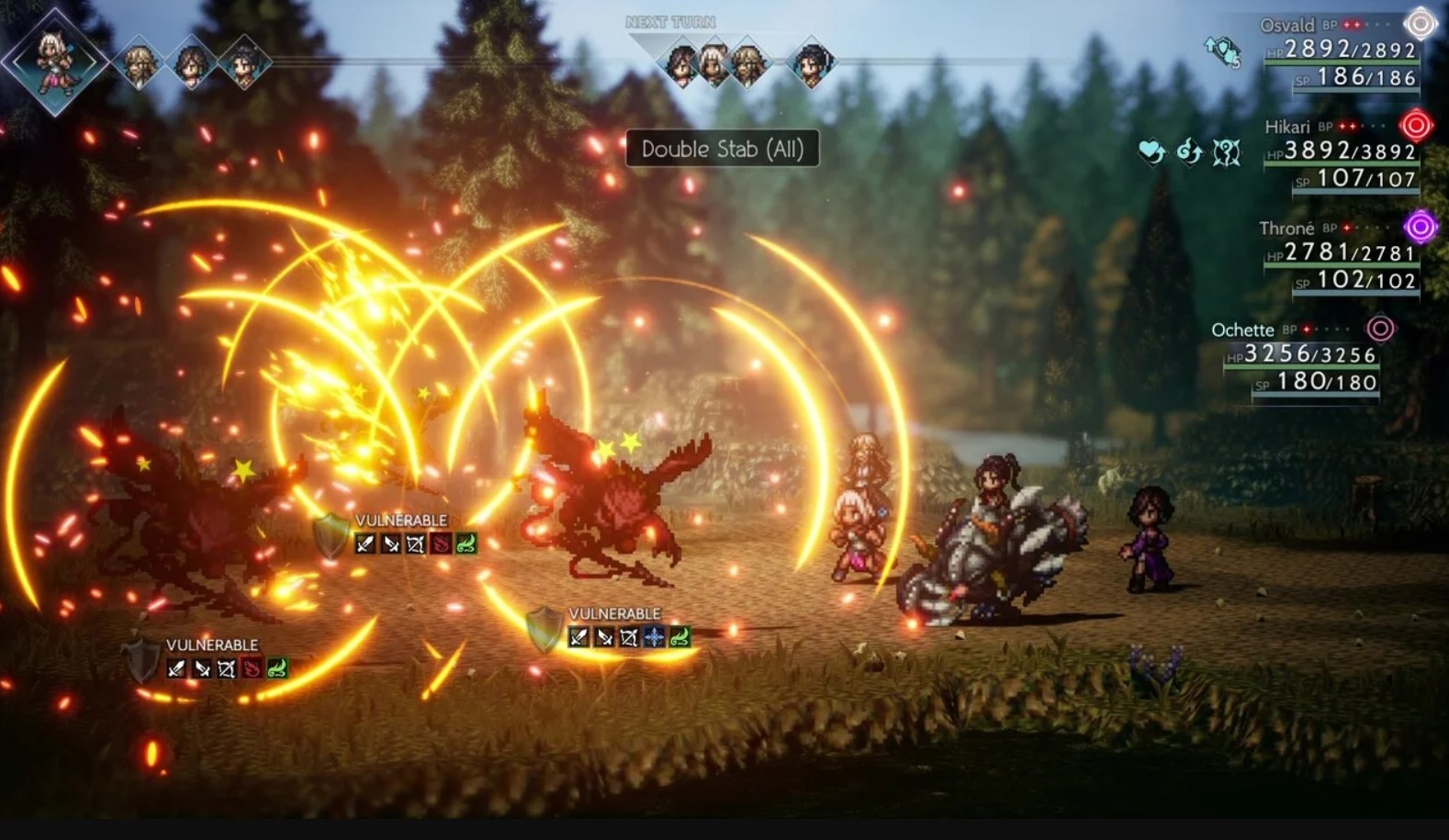The height and width of the screenshot is (840, 1449).
Task: Inspect Hikari's heart status icon
Action: (1151, 151)
